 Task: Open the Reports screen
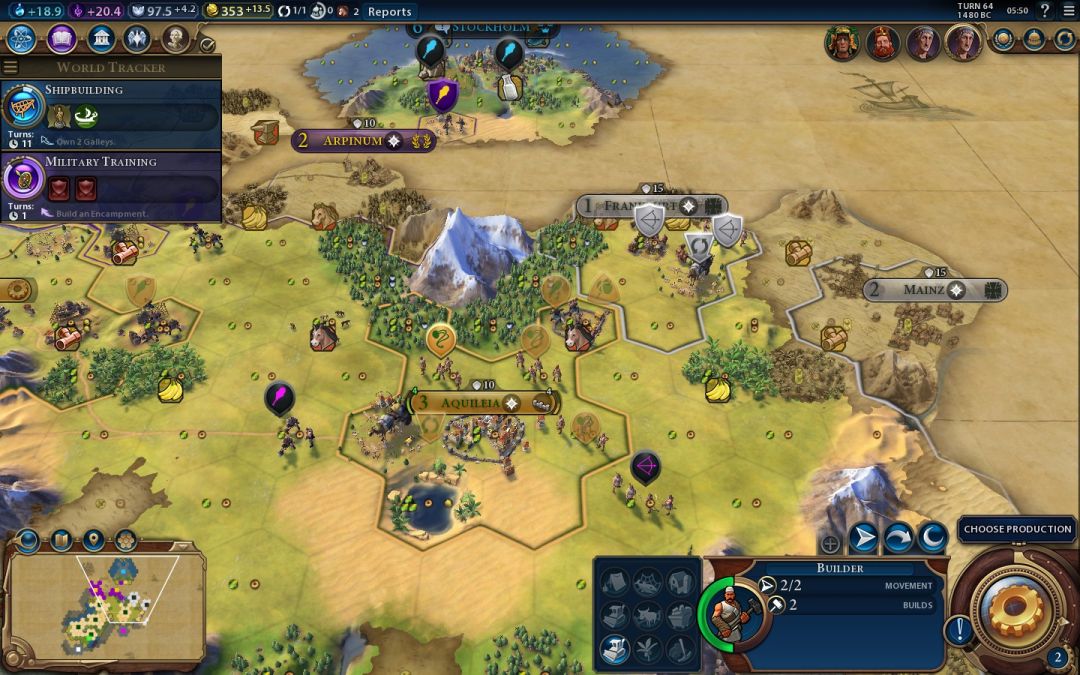(x=389, y=12)
